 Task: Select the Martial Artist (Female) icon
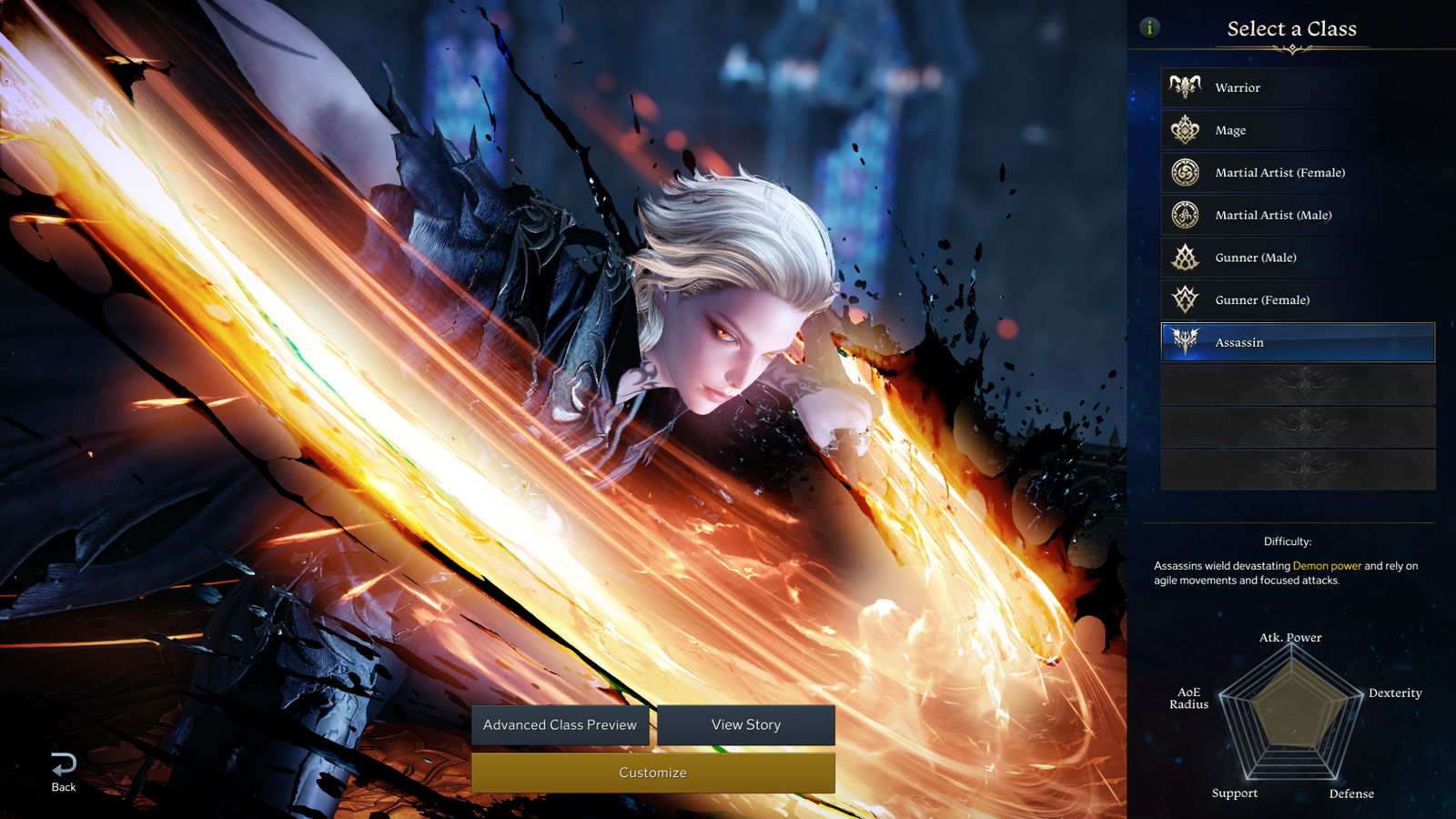pos(1183,172)
